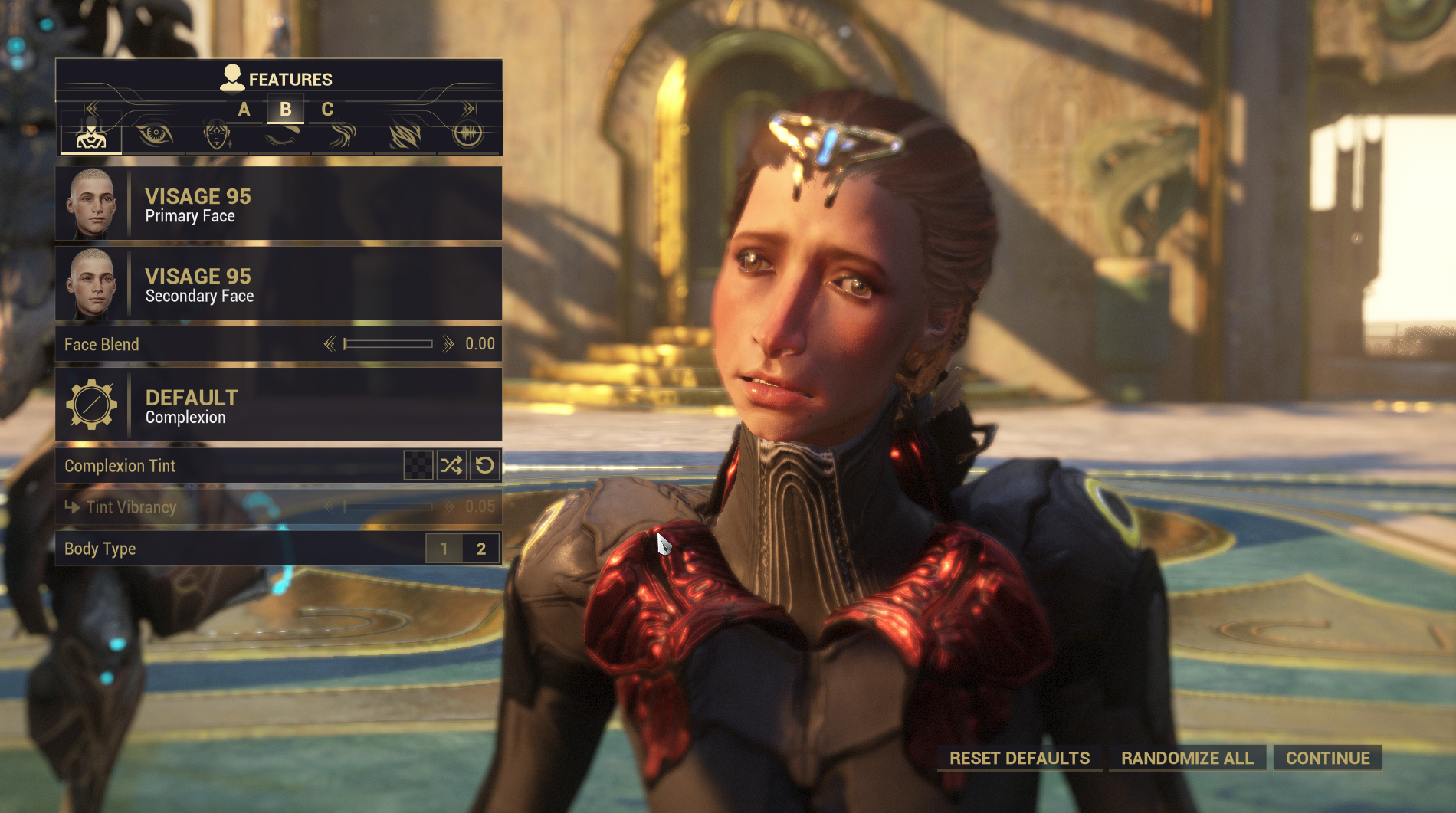Open the Complexion Tint color swatch
Screen dimensions: 1456x813
(418, 465)
